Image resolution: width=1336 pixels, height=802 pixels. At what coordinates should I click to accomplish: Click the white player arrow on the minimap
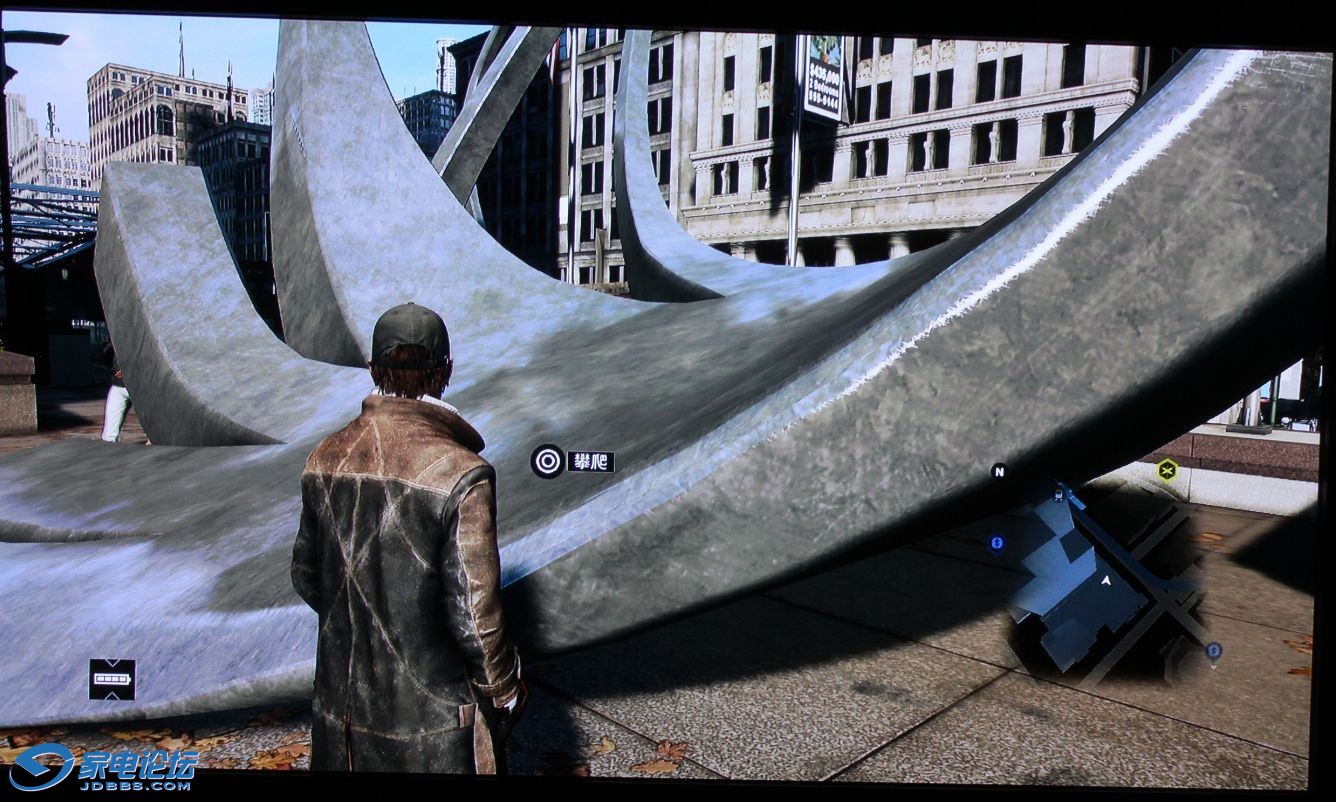[x=1107, y=579]
